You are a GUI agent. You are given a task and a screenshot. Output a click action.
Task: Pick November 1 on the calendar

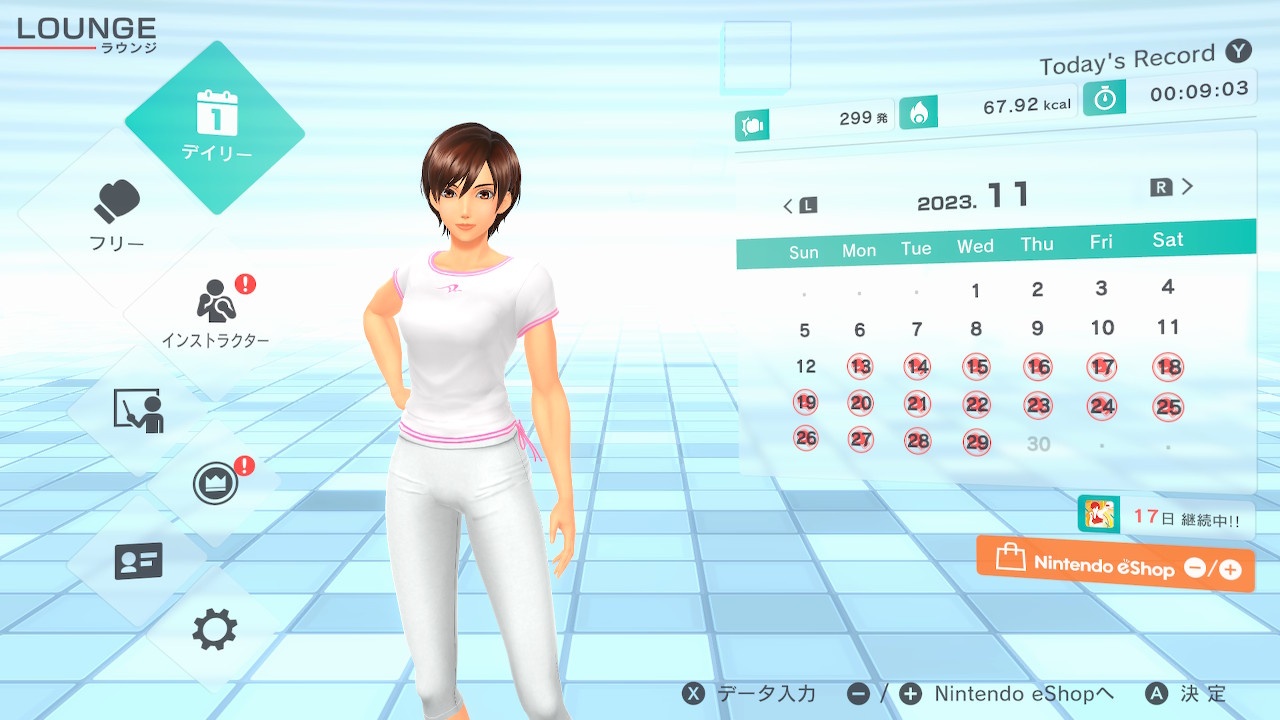pyautogui.click(x=976, y=291)
